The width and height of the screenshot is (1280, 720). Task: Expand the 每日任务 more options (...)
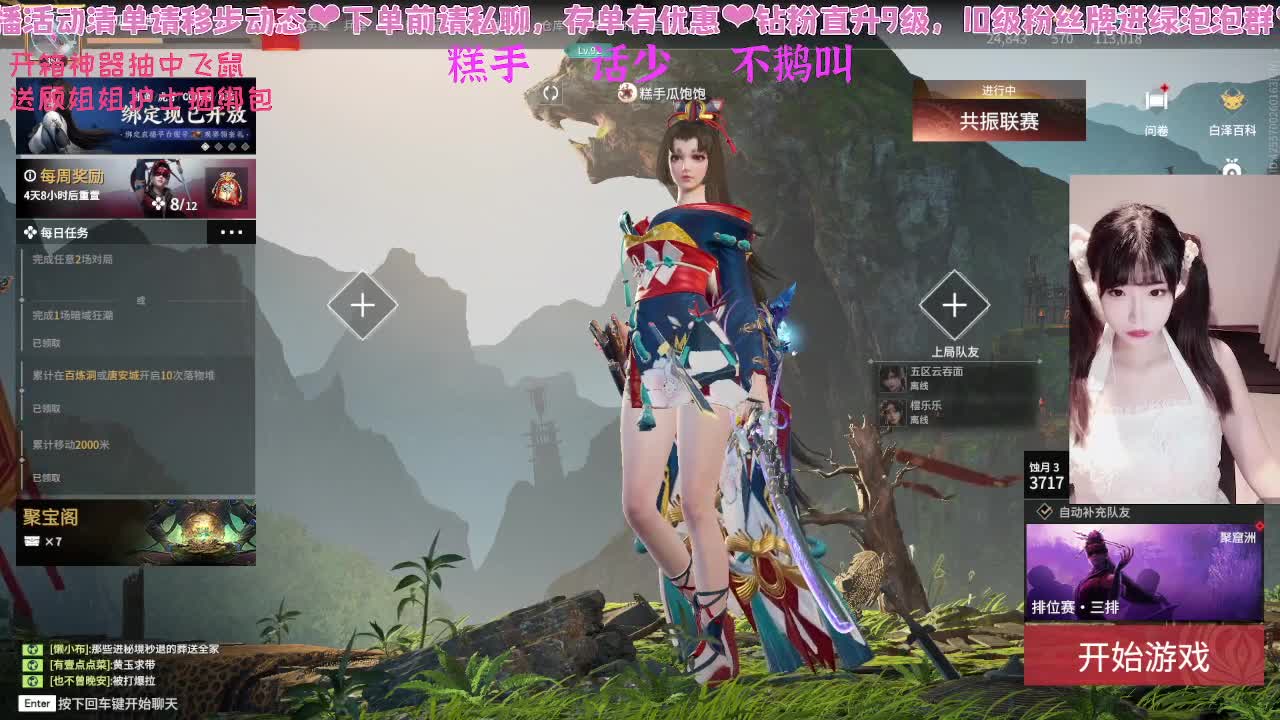[232, 232]
